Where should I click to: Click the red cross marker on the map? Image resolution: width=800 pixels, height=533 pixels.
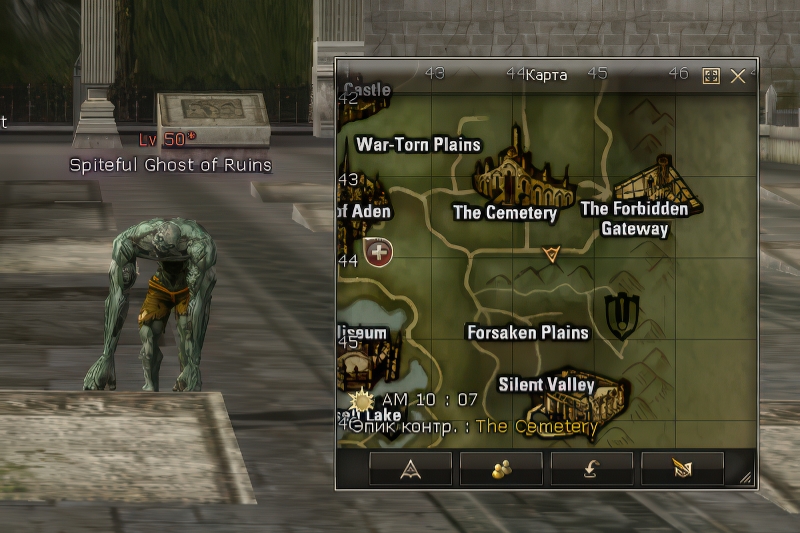coord(379,252)
